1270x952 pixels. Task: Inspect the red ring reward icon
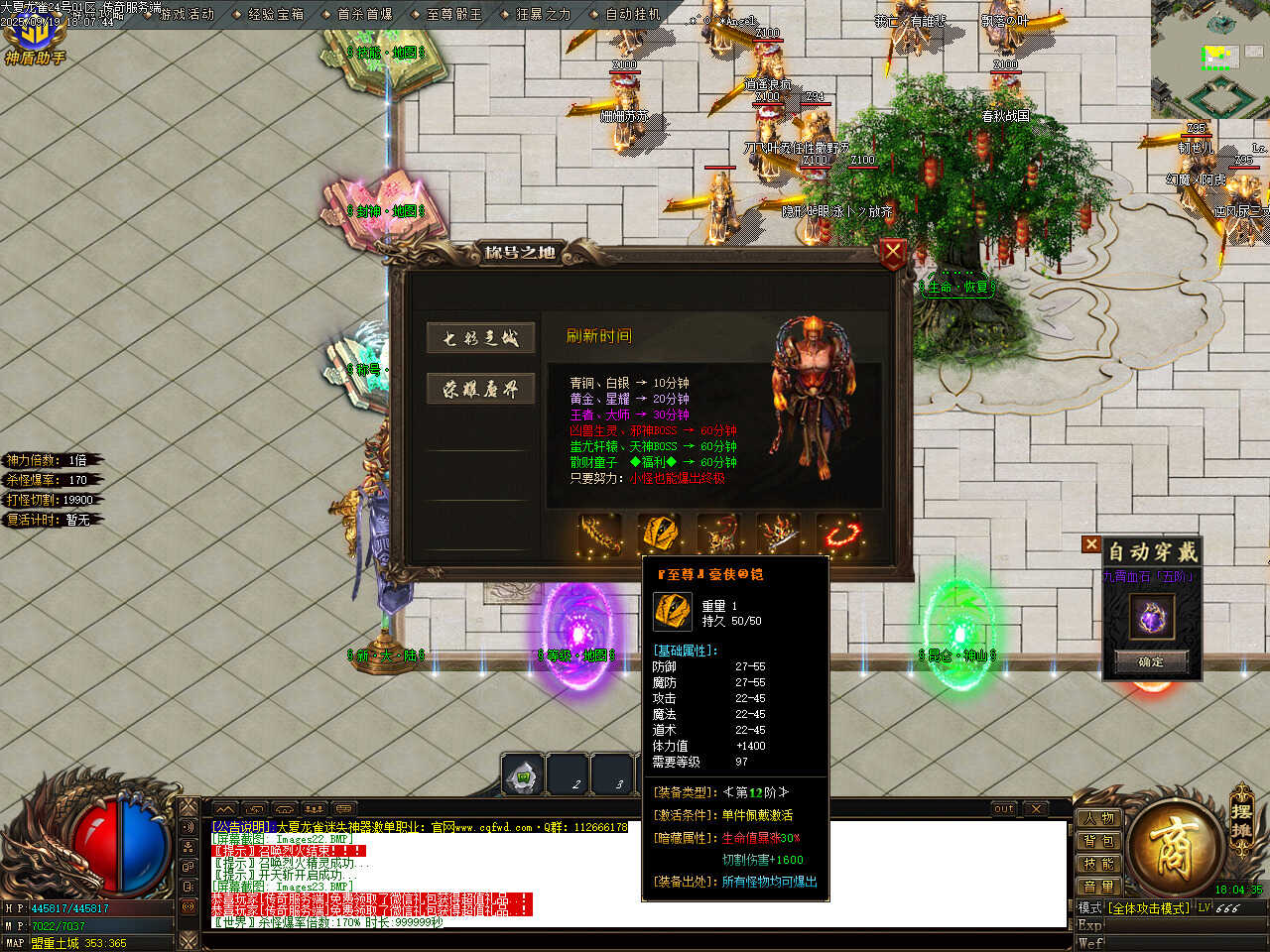pos(840,534)
